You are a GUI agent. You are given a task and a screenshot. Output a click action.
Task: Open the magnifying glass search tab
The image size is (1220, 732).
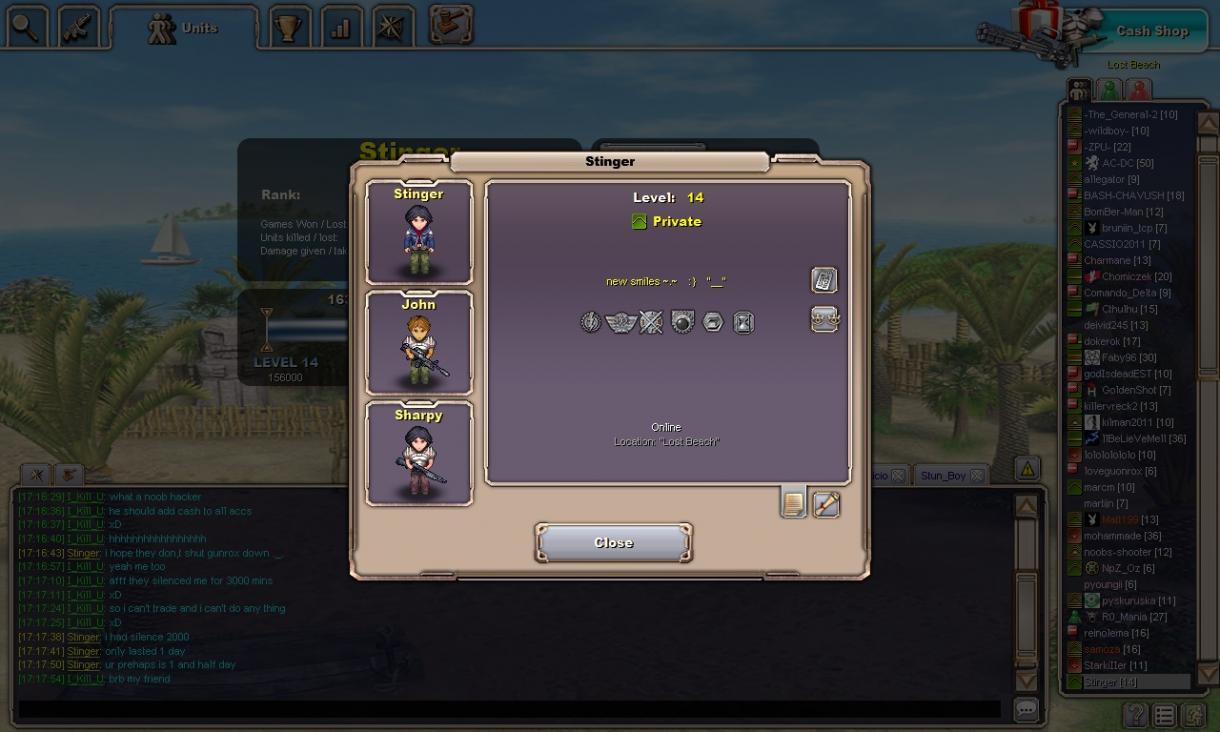26,28
